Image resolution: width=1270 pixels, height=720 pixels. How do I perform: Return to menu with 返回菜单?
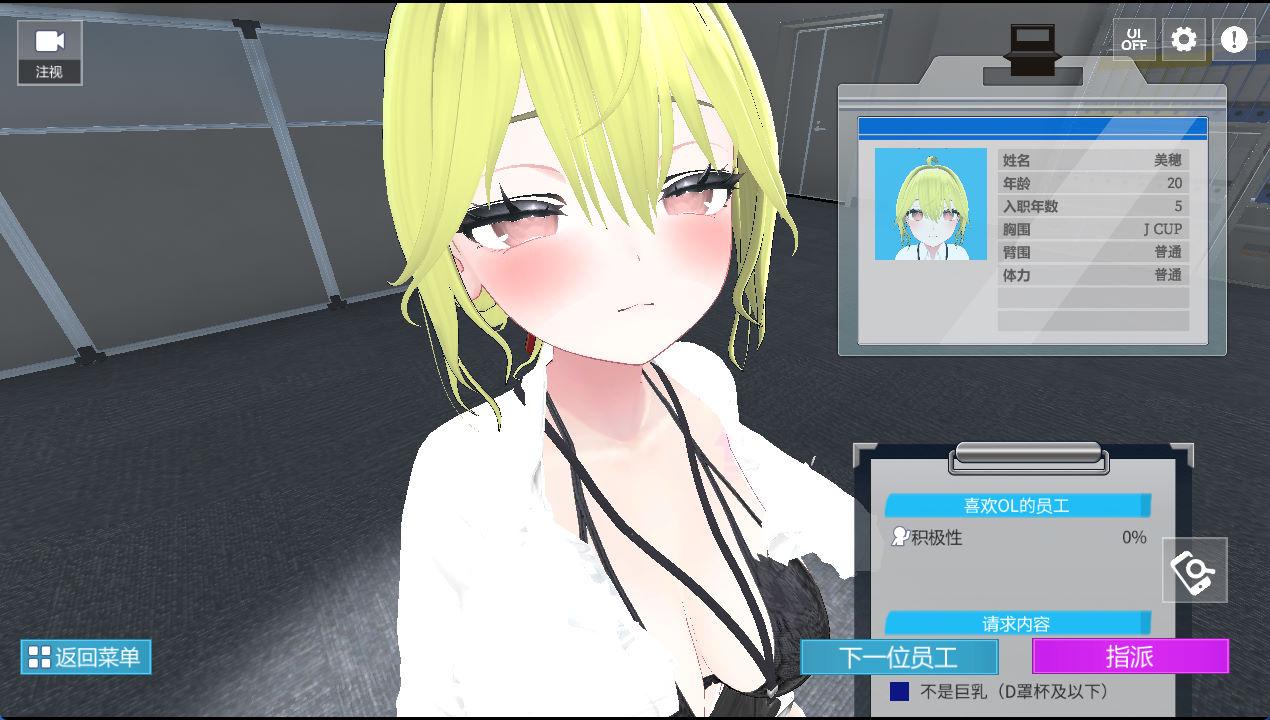click(86, 657)
